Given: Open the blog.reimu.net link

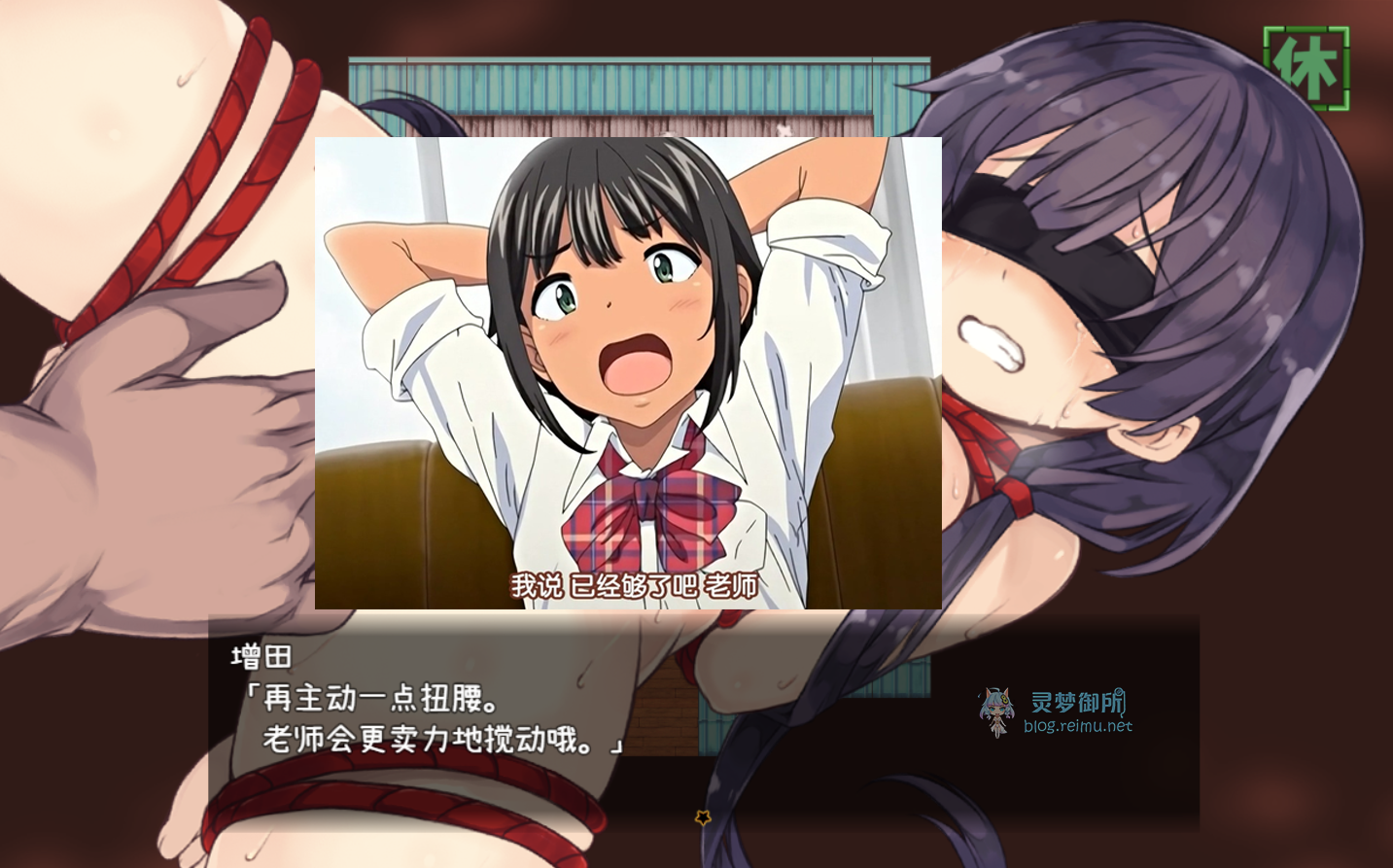Looking at the screenshot, I should tap(1079, 726).
